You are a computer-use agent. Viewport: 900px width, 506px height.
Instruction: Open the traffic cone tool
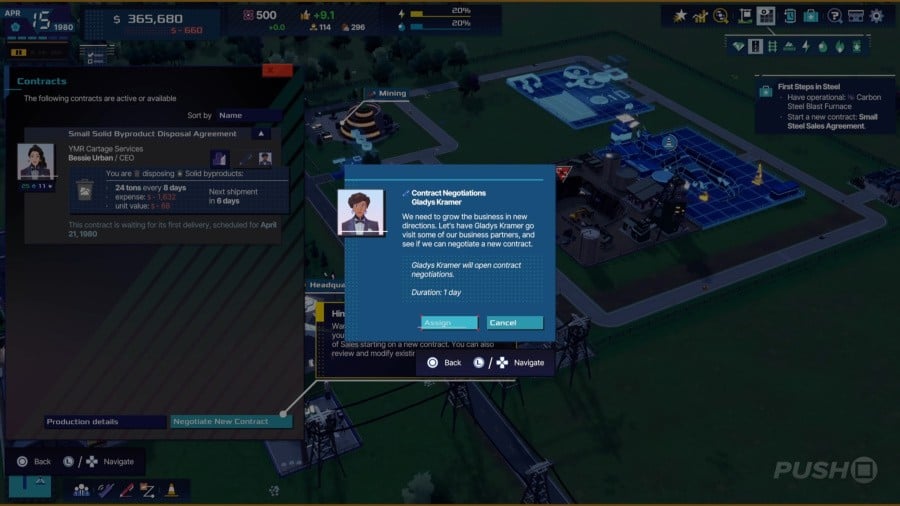[x=171, y=490]
